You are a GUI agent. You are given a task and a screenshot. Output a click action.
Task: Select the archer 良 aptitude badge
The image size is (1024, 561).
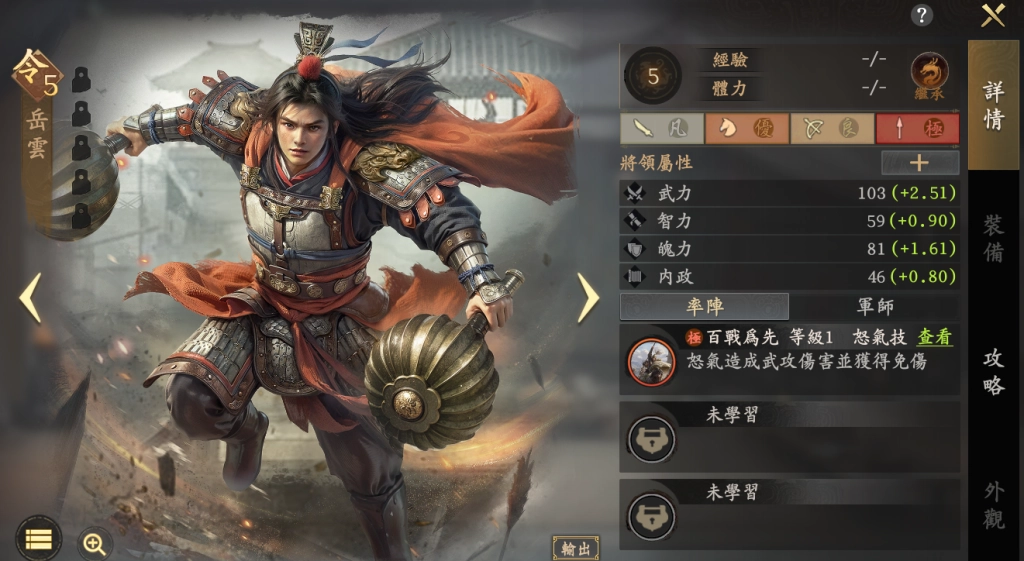click(x=831, y=129)
